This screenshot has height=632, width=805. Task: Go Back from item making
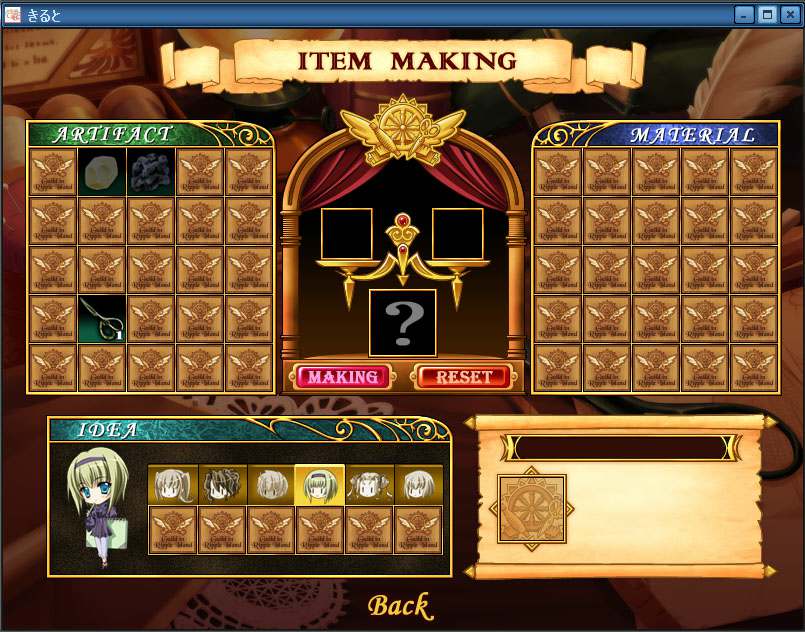pyautogui.click(x=398, y=606)
